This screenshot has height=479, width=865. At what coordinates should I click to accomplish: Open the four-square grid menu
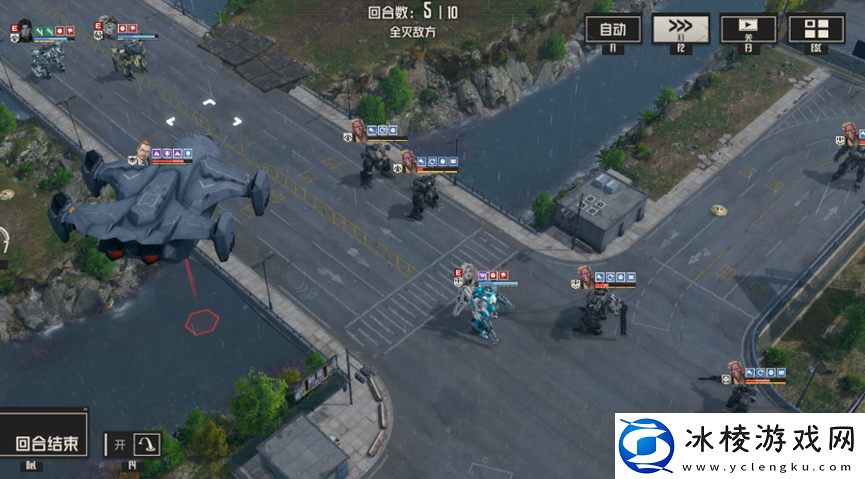[816, 29]
